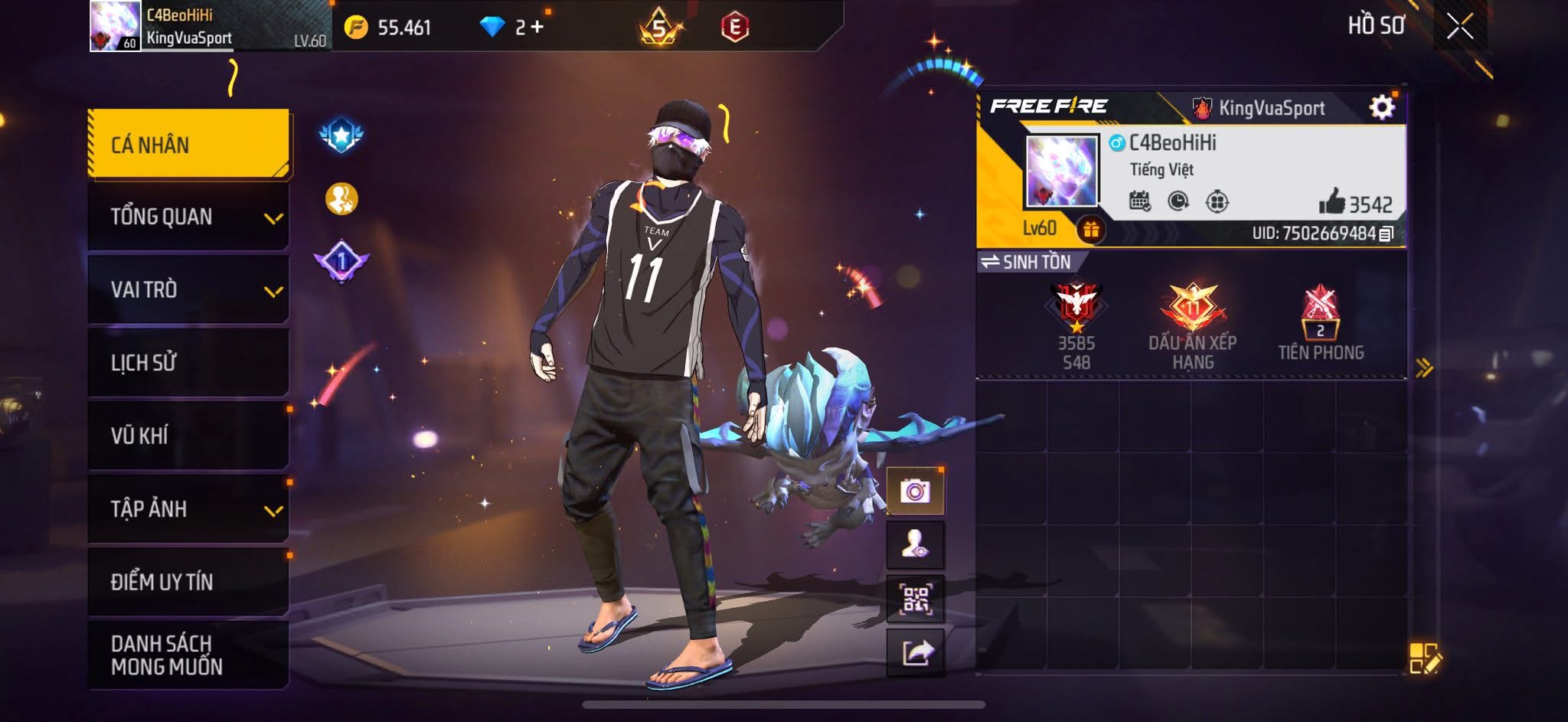Viewport: 1568px width, 722px height.
Task: View the ĐIỂM UY TÍN page
Action: [188, 582]
